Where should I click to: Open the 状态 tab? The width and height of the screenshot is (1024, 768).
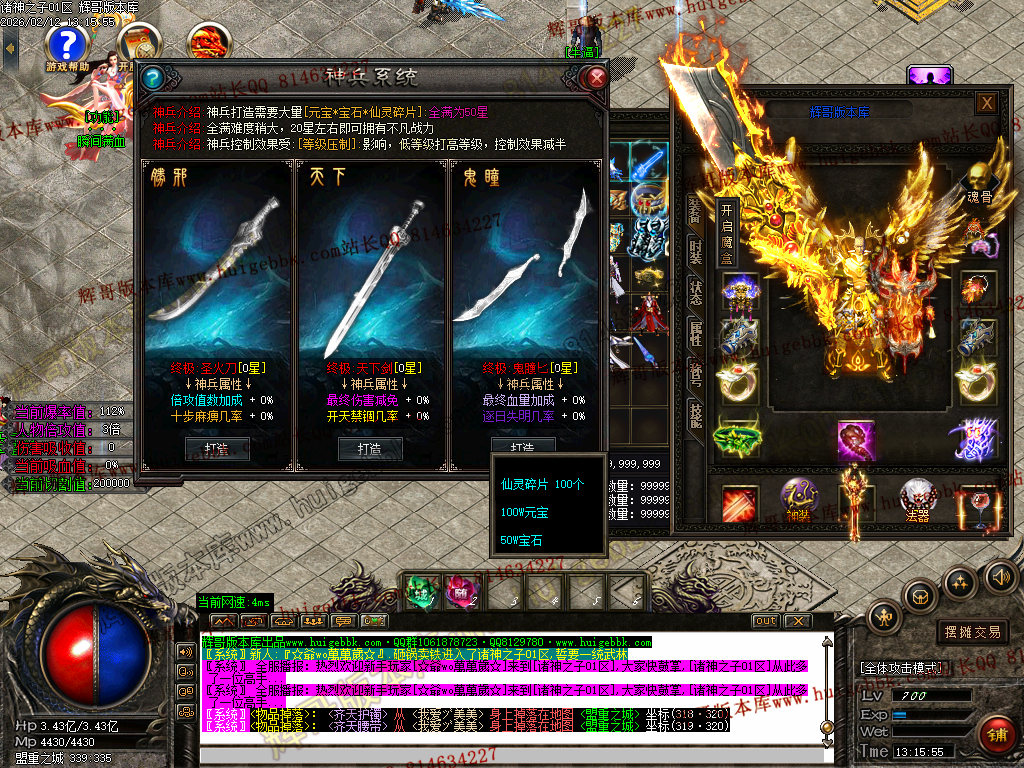pos(695,292)
